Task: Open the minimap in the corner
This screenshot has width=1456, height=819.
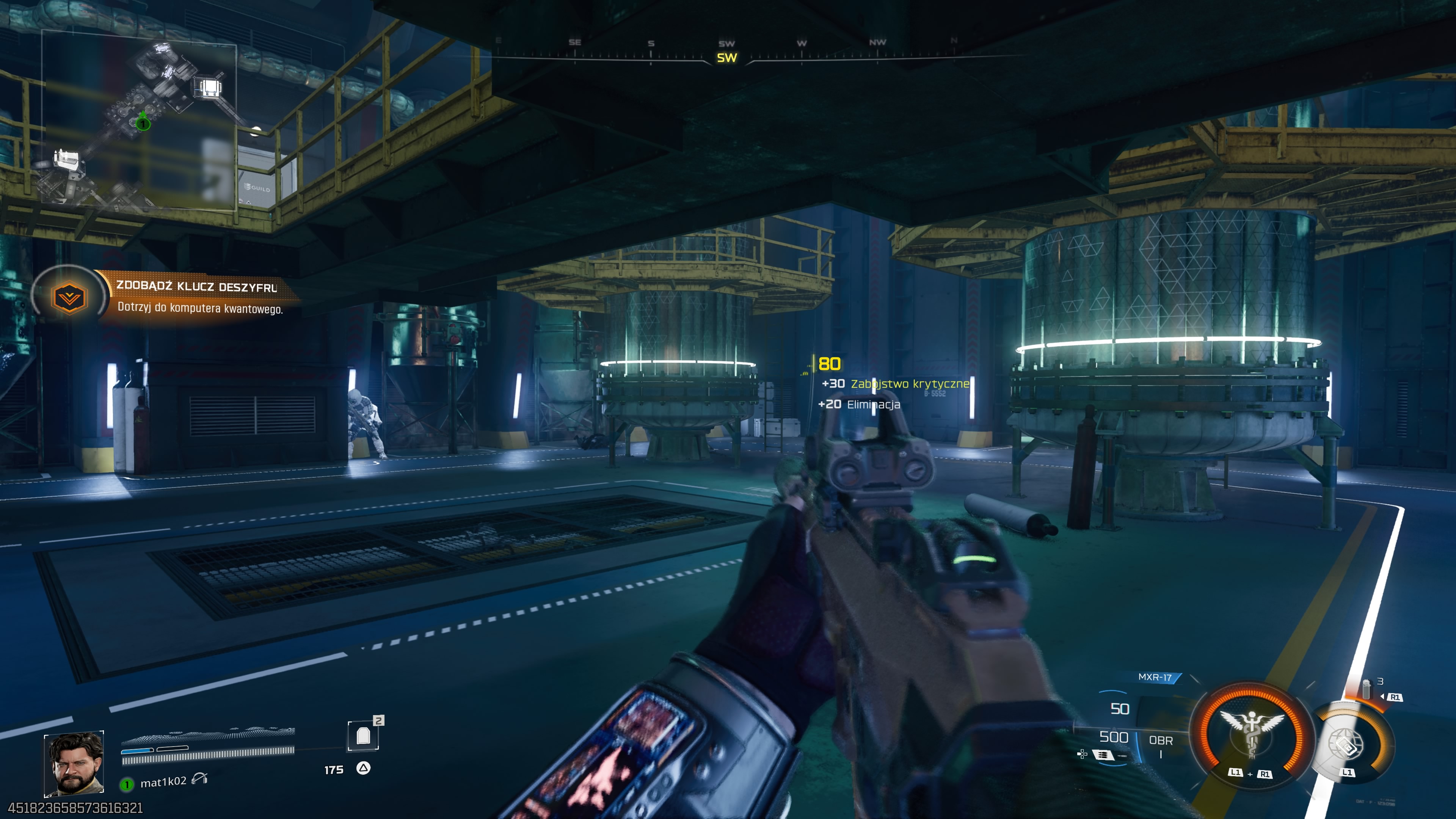Action: 139,121
